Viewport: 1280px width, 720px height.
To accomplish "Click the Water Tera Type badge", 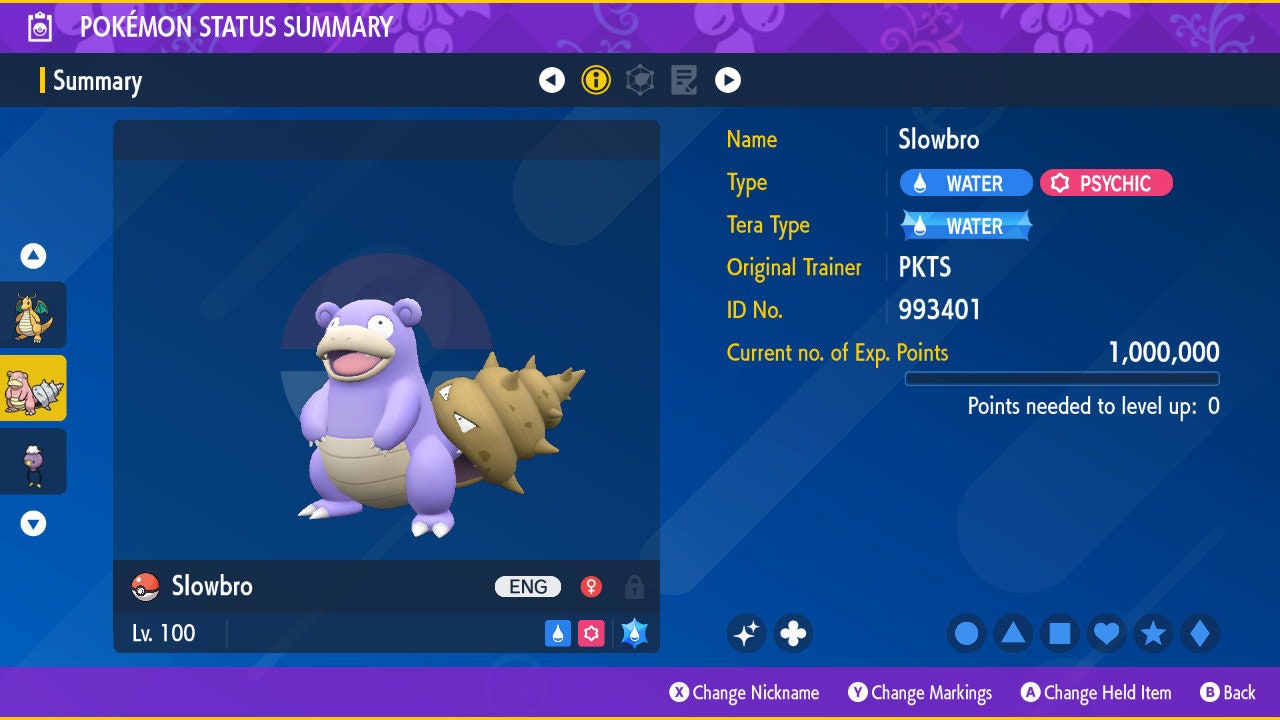I will pyautogui.click(x=966, y=226).
